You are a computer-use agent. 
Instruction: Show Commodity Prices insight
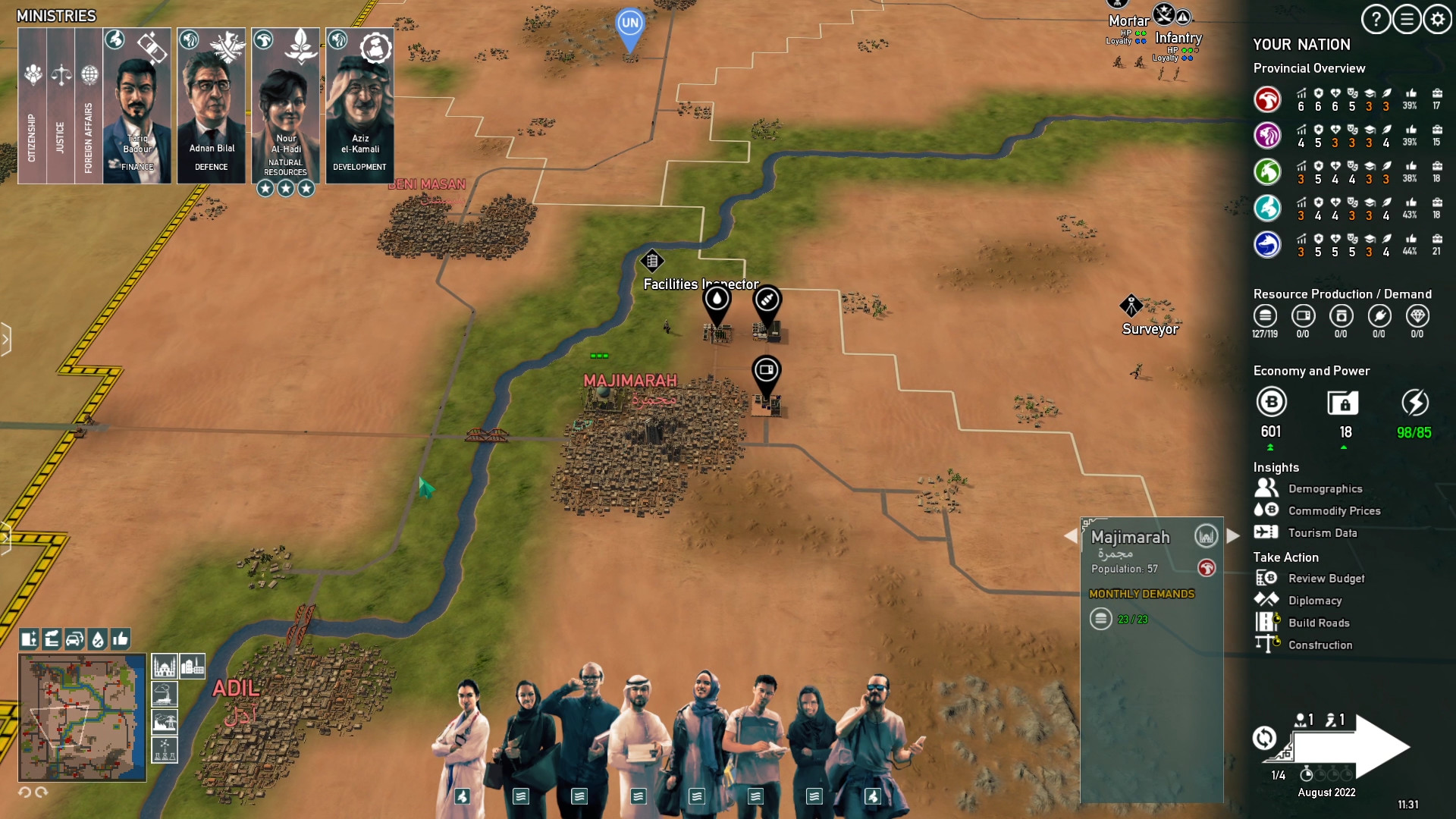(1334, 511)
